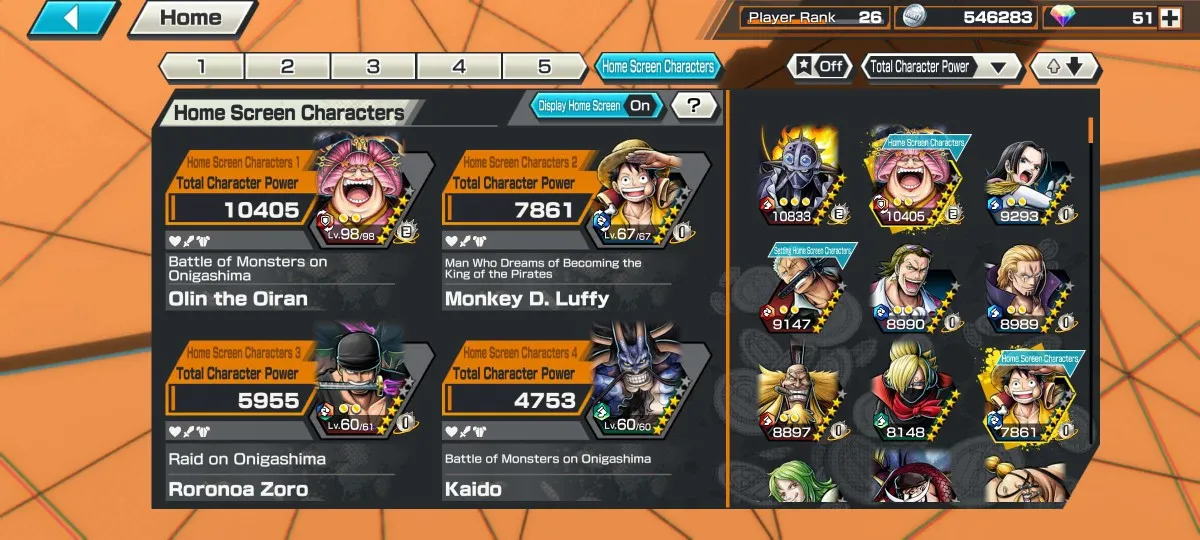Add more rainbow diamonds with plus button

(x=1169, y=18)
